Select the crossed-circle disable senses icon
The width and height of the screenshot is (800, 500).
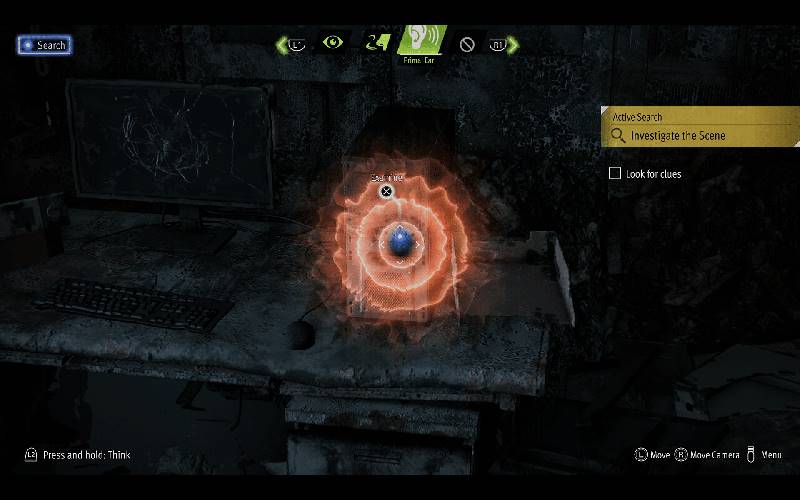click(467, 44)
